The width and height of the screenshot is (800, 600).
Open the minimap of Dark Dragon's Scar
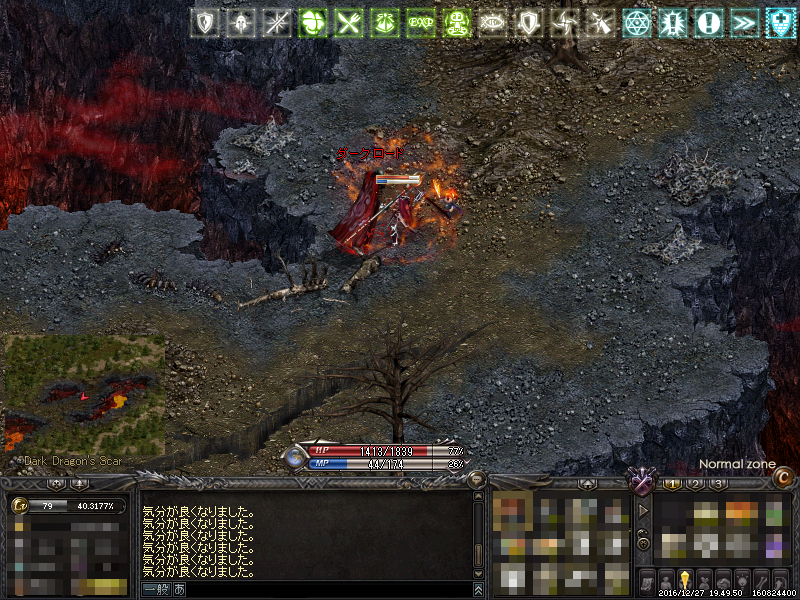(x=84, y=395)
